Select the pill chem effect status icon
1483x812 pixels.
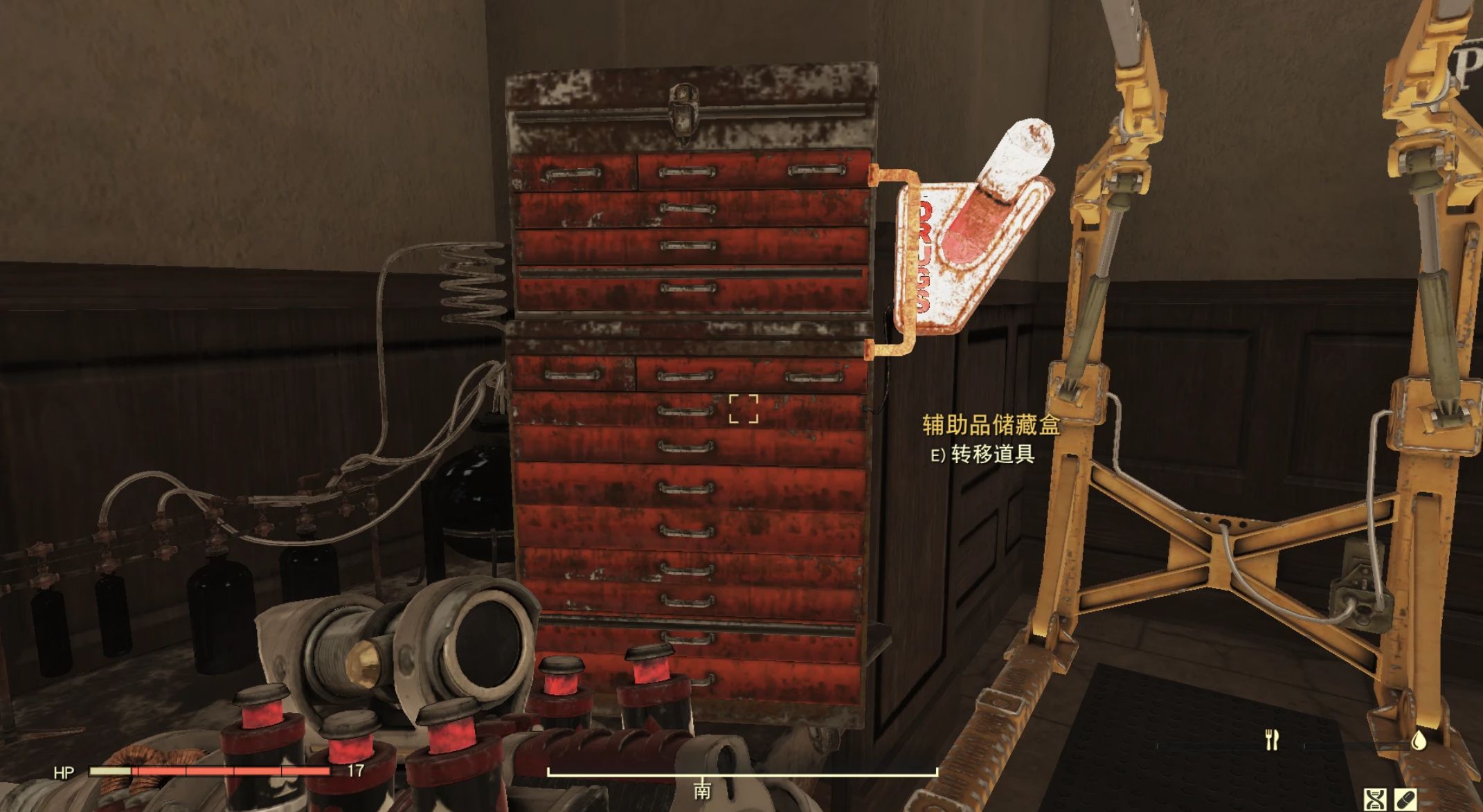coord(1405,800)
